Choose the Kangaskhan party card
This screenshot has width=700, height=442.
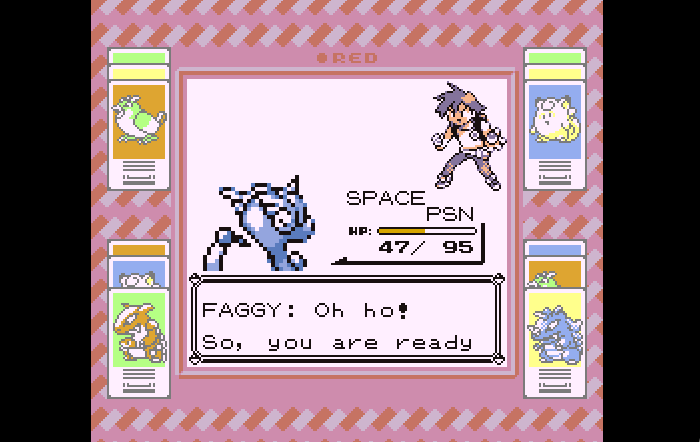click(x=139, y=330)
